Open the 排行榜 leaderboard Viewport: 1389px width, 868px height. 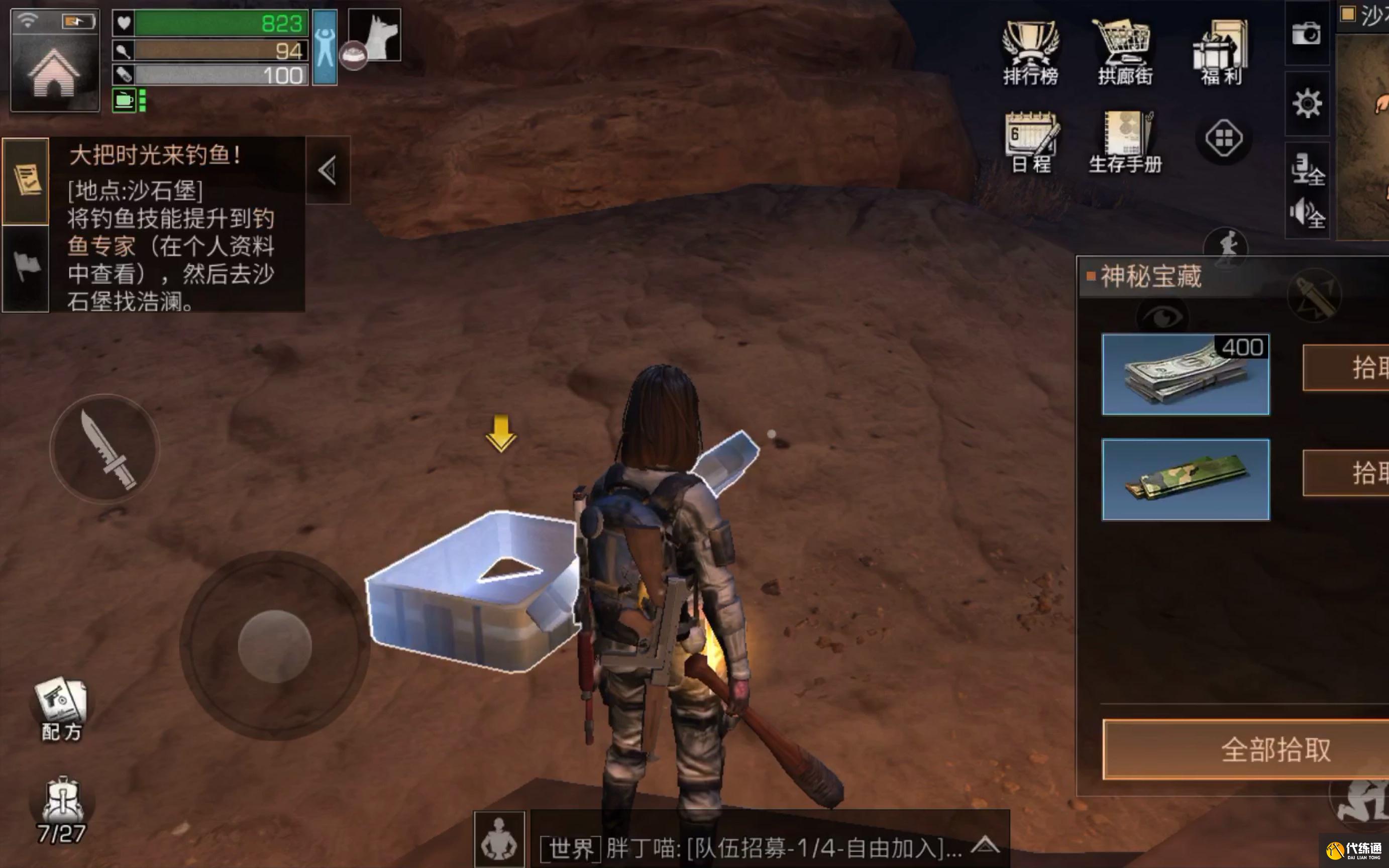coord(1030,53)
